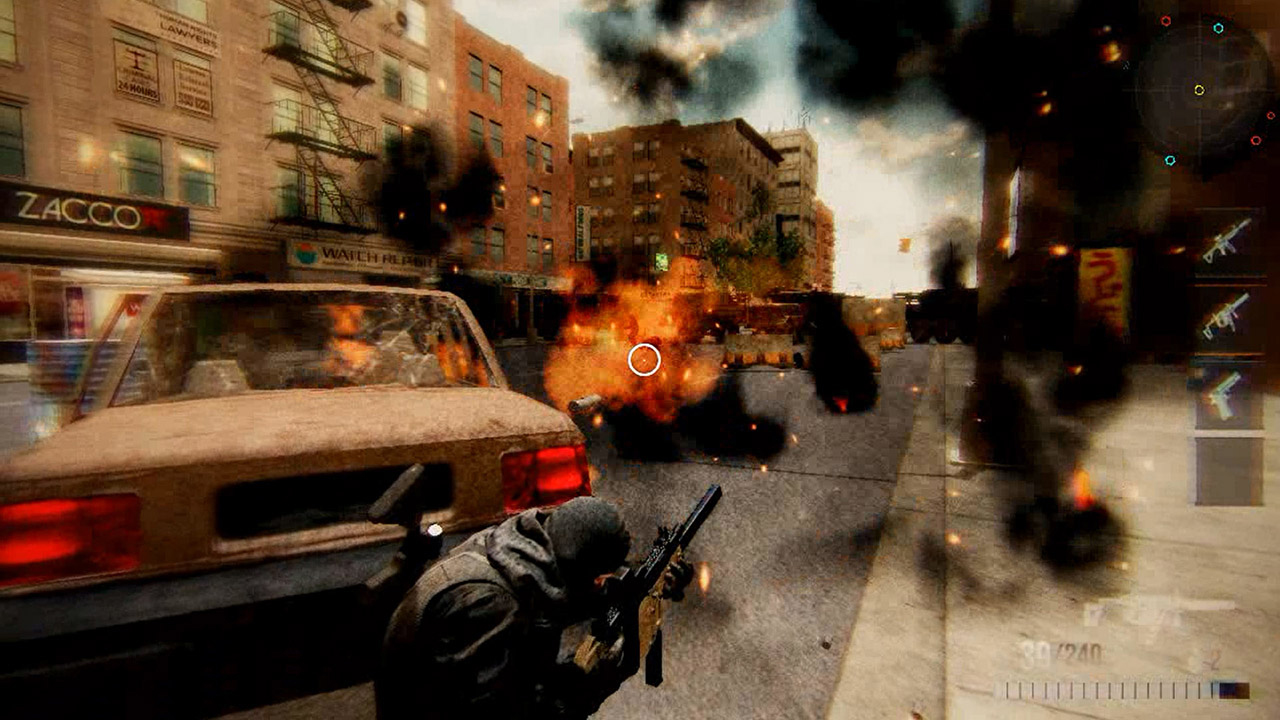Click the crosshair reticle at screen center
The image size is (1280, 720).
tap(644, 360)
